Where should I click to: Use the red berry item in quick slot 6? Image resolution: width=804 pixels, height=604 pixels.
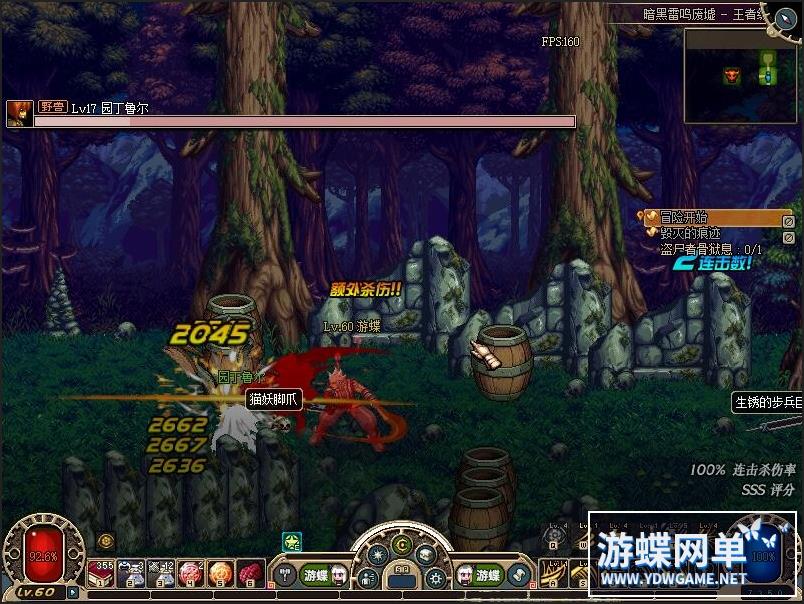(x=251, y=573)
